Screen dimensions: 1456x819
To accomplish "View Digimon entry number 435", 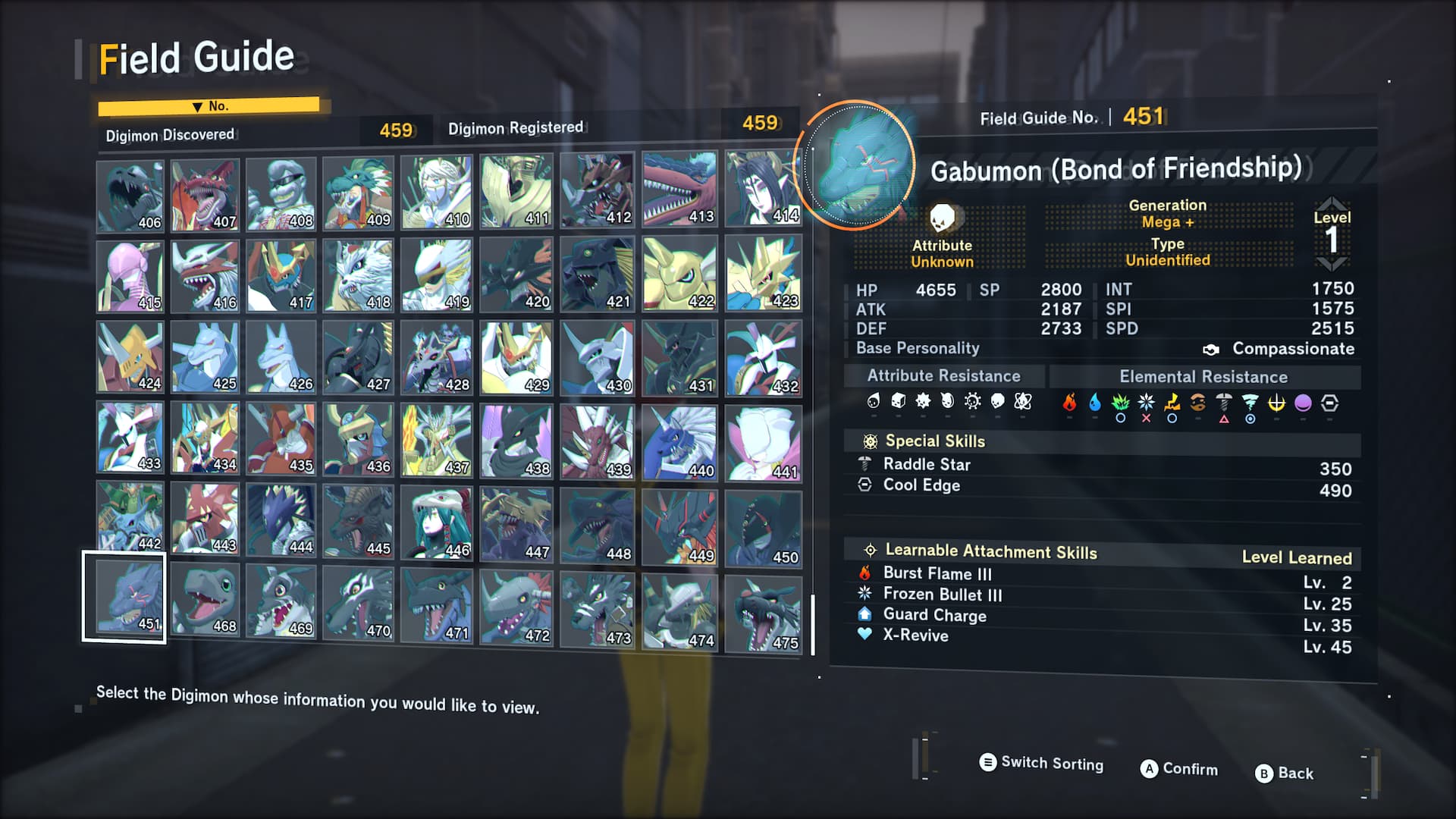I will tap(281, 438).
